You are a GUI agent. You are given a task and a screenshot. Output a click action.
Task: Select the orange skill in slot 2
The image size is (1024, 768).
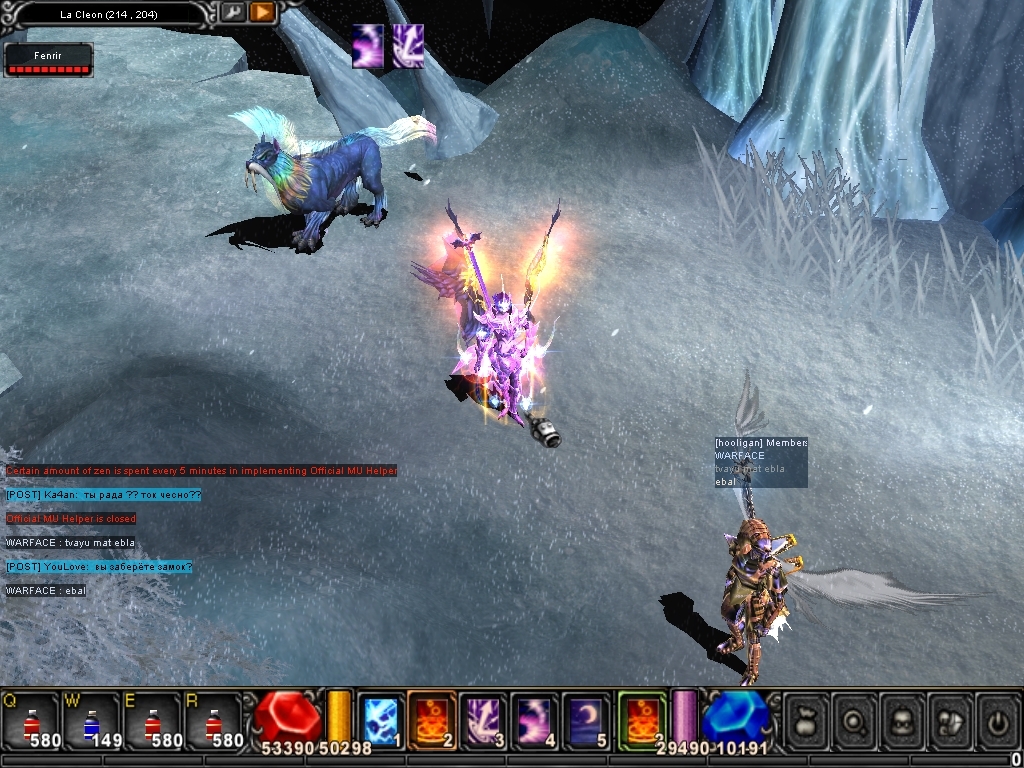click(x=432, y=720)
